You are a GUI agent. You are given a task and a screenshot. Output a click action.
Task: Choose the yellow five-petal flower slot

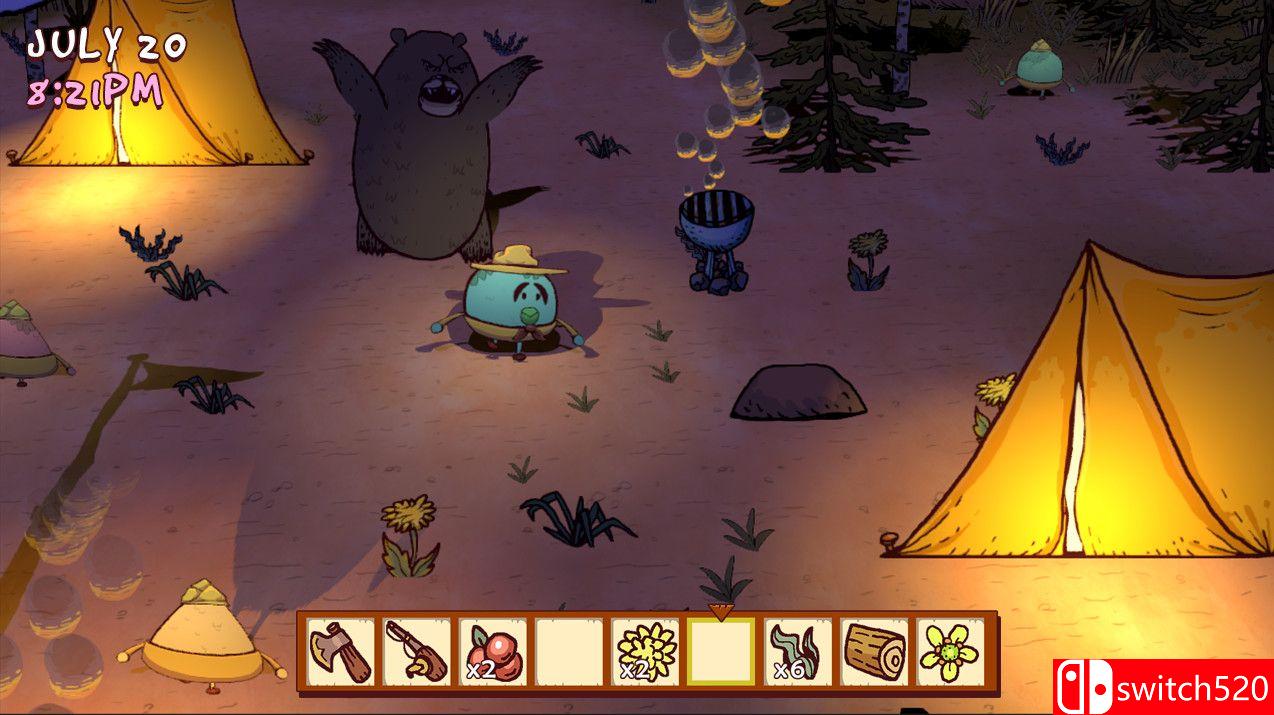pos(950,652)
